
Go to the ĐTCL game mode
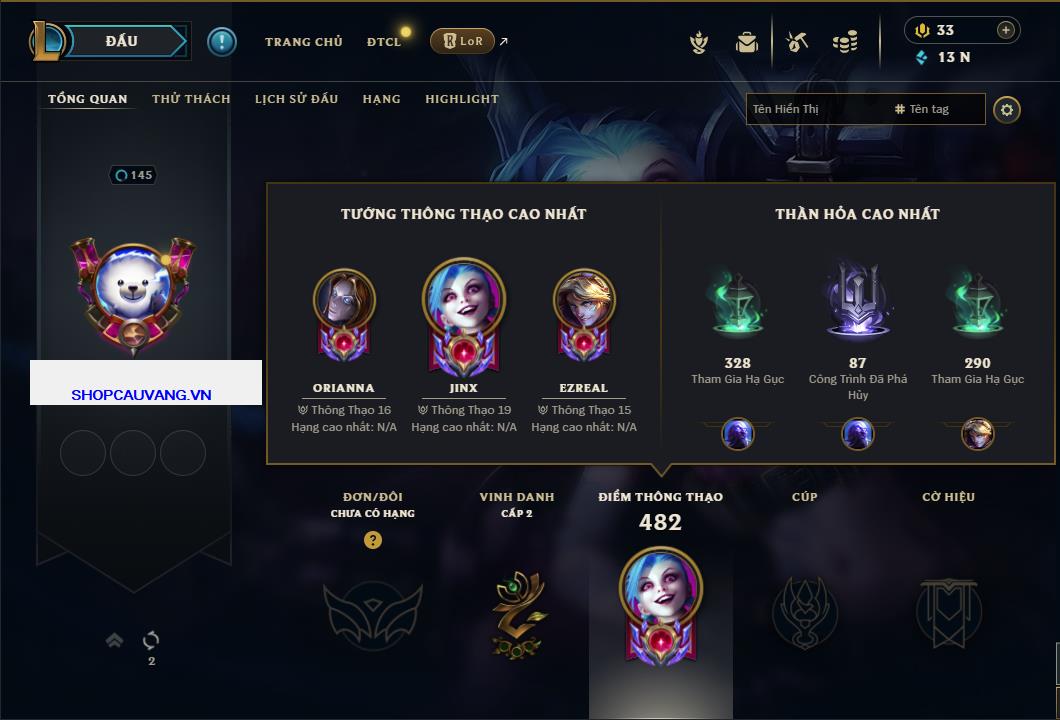383,42
